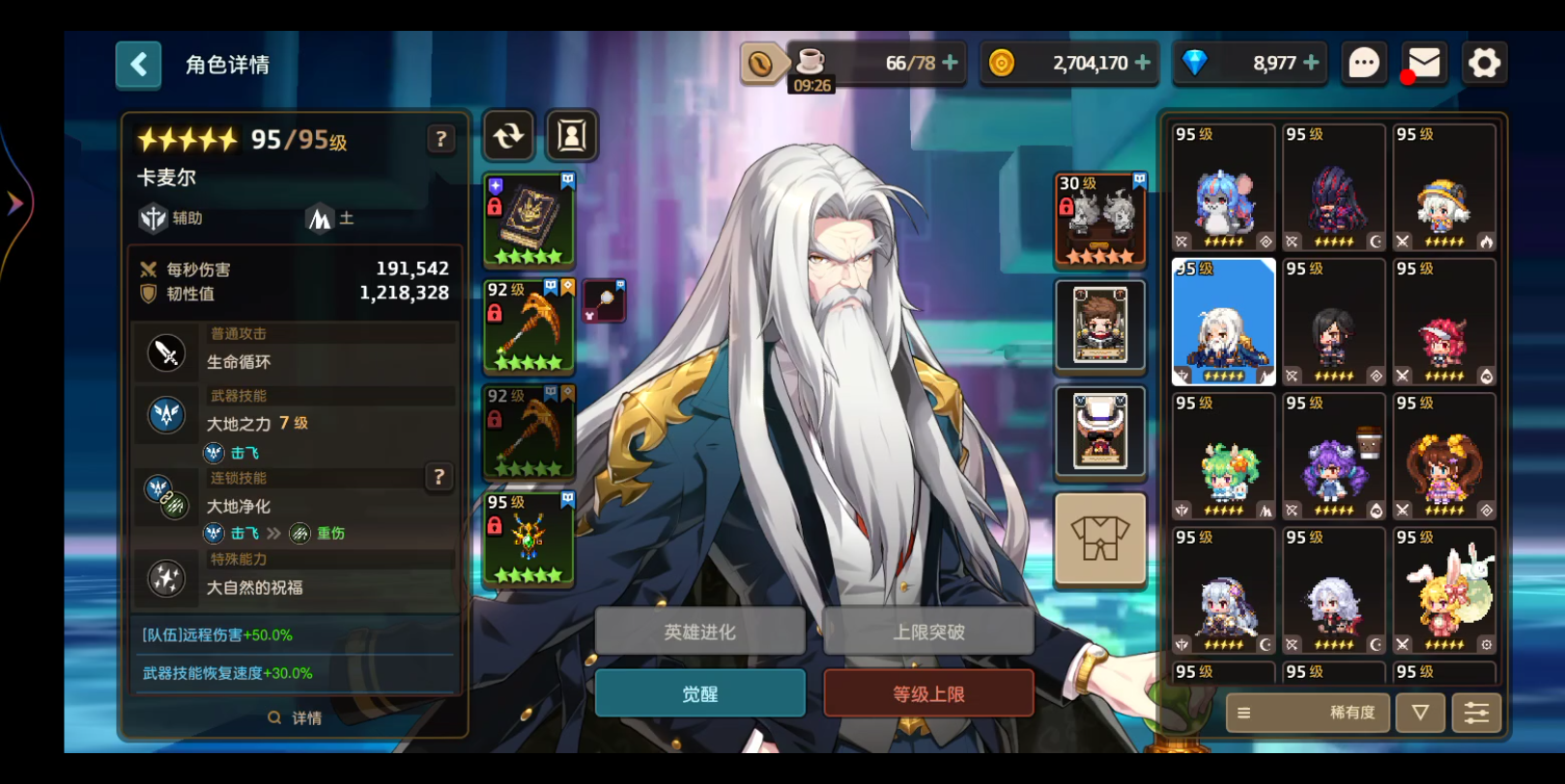Click the 大自然的祝福 special ability icon
The height and width of the screenshot is (784, 1565).
tap(166, 577)
